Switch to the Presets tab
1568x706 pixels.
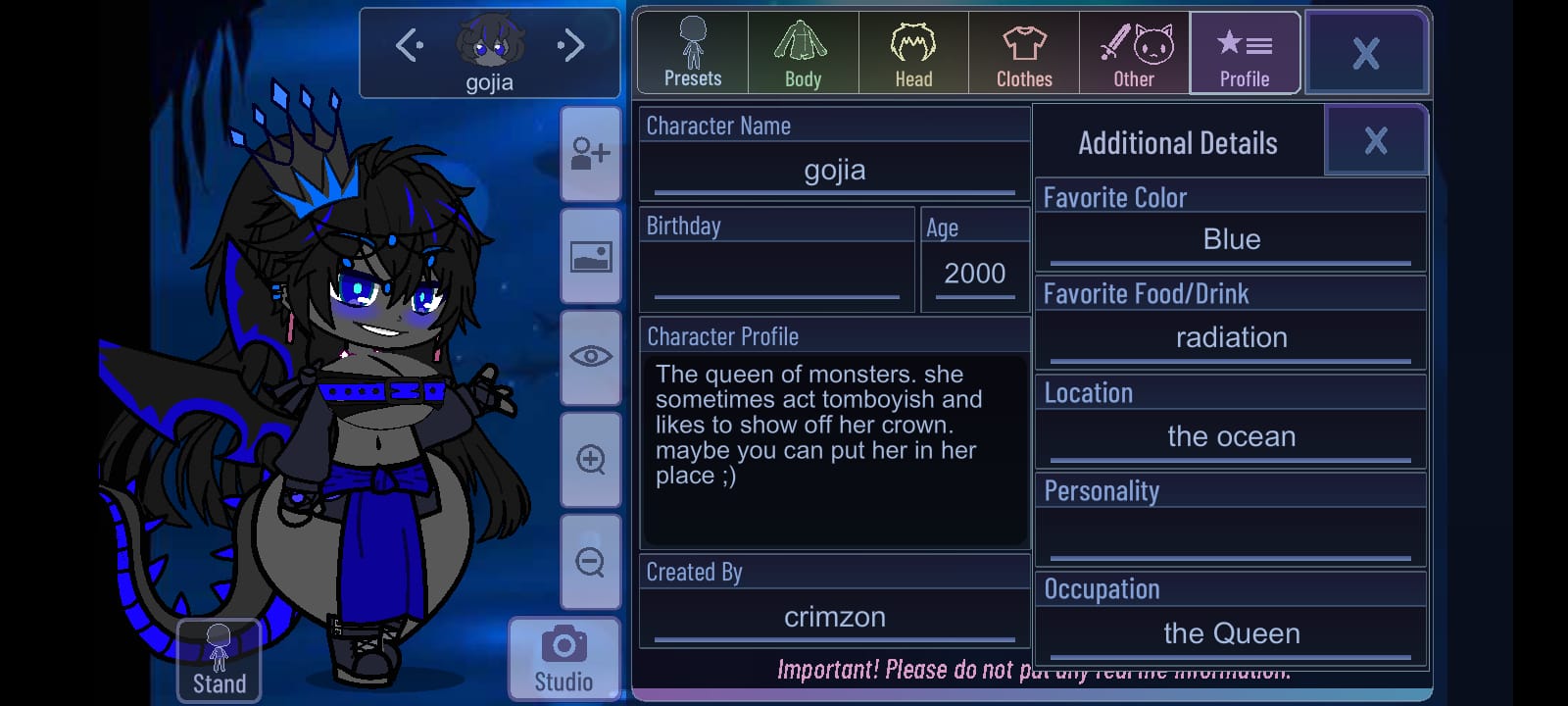pos(693,53)
